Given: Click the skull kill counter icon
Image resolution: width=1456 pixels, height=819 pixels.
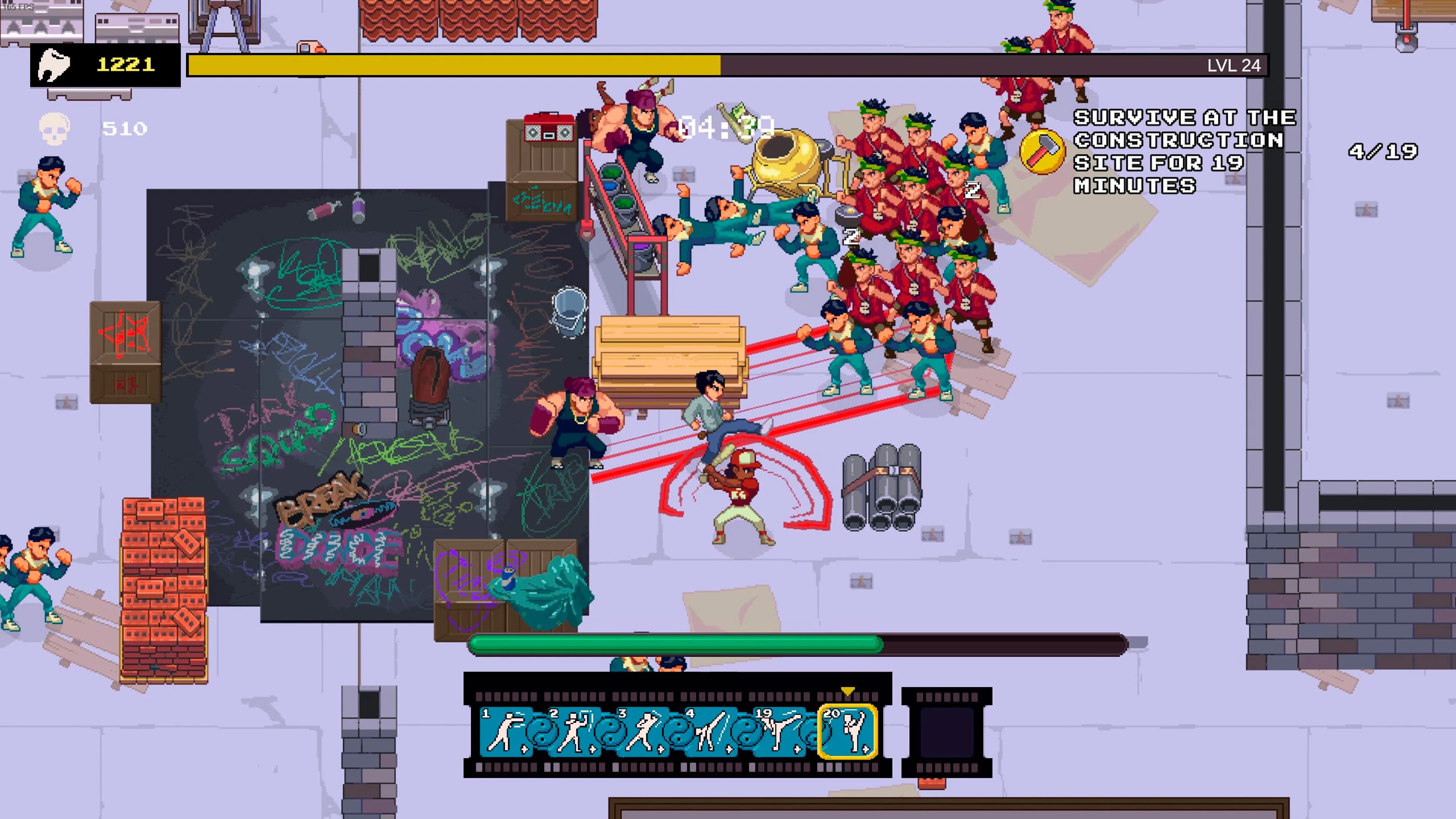Looking at the screenshot, I should pos(54,128).
